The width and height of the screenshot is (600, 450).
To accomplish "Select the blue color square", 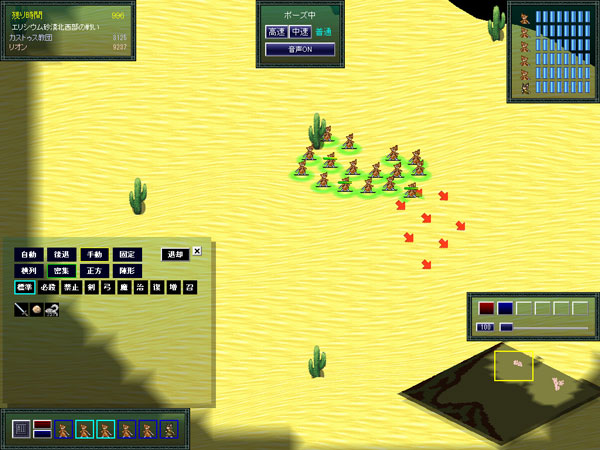I will tap(505, 308).
